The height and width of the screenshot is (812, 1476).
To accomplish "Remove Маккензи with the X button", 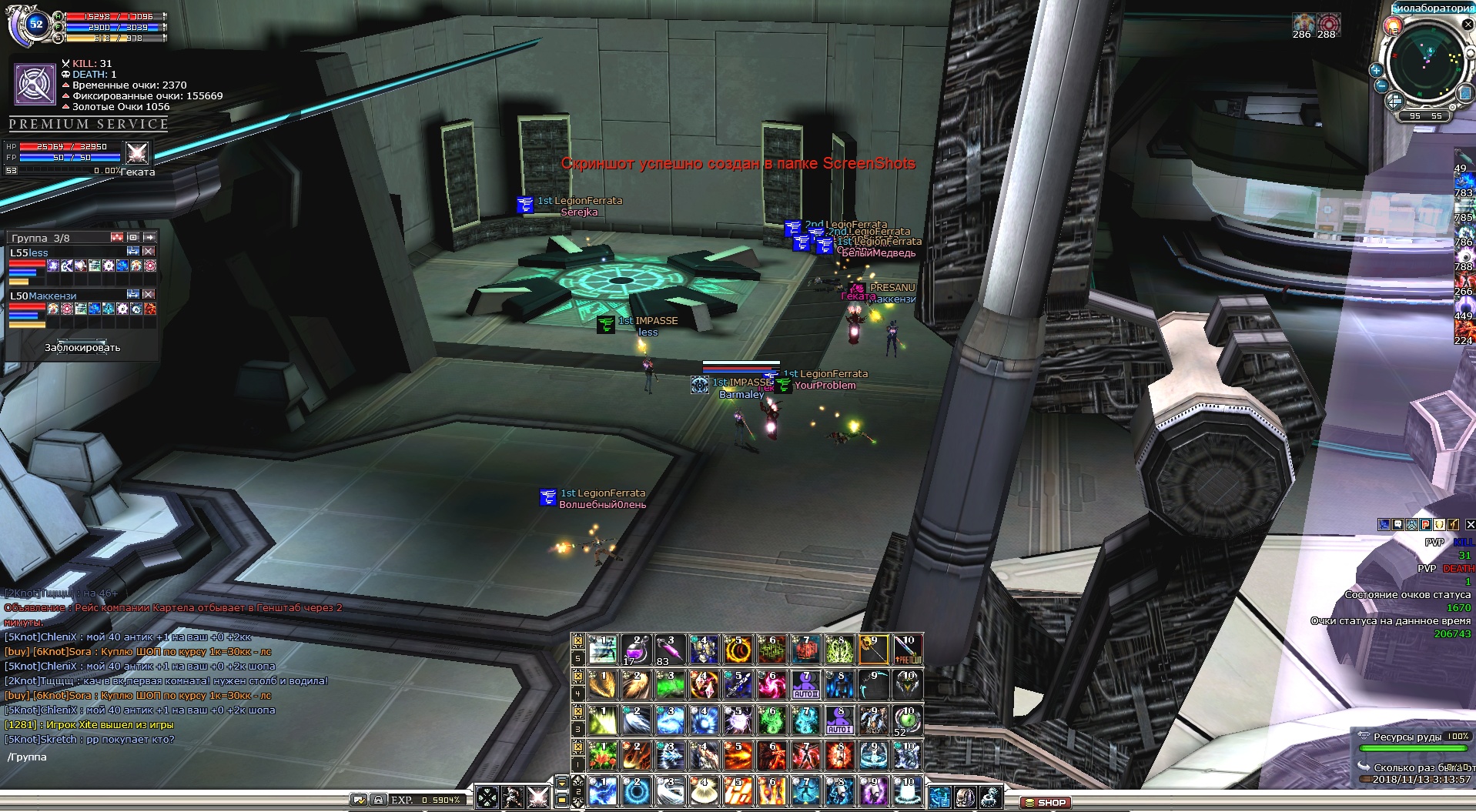I will point(149,294).
